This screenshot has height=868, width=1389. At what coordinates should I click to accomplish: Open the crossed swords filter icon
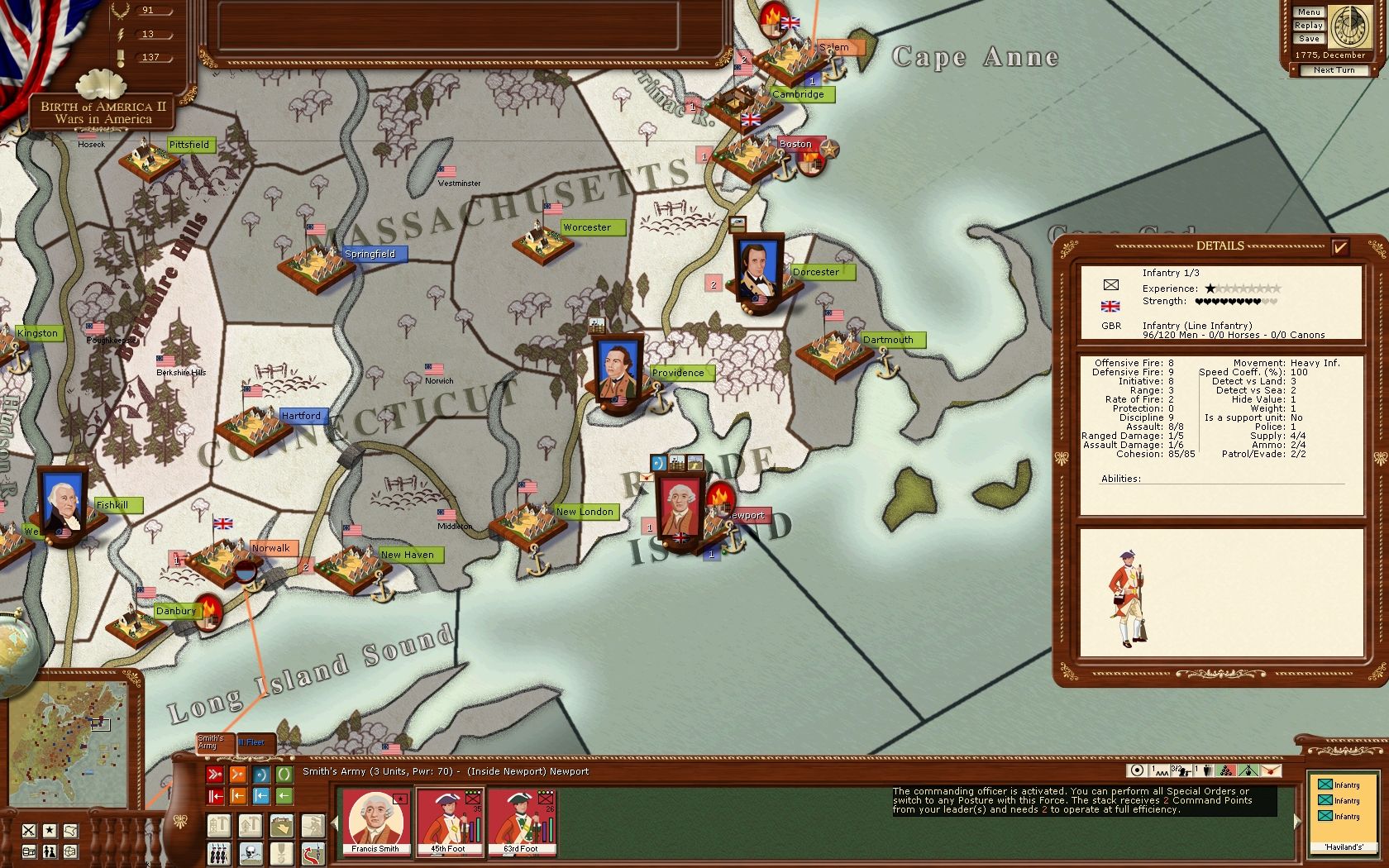click(29, 830)
